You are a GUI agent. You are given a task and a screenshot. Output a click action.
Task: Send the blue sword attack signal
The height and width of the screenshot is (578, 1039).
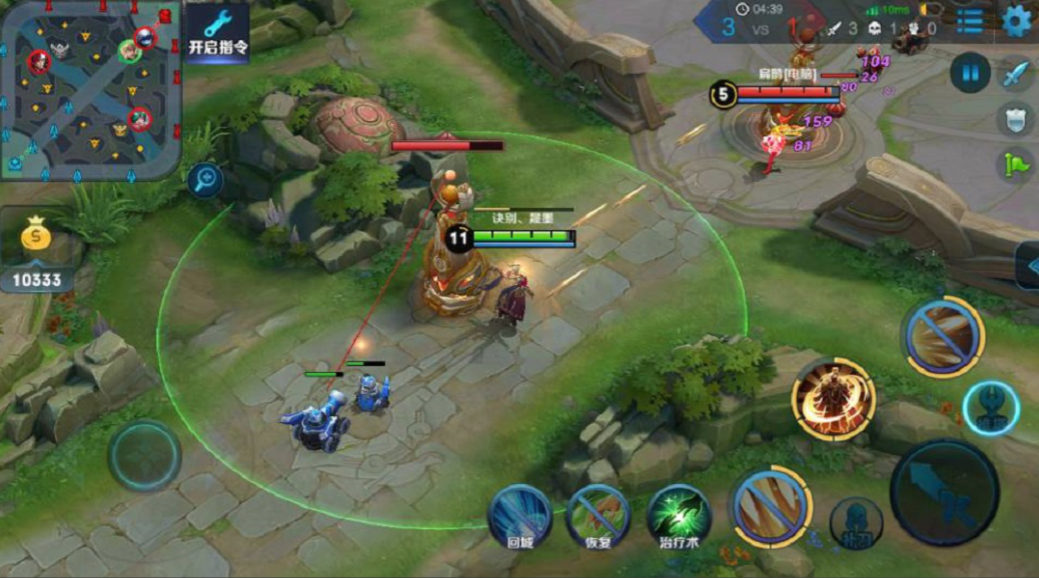(1015, 73)
